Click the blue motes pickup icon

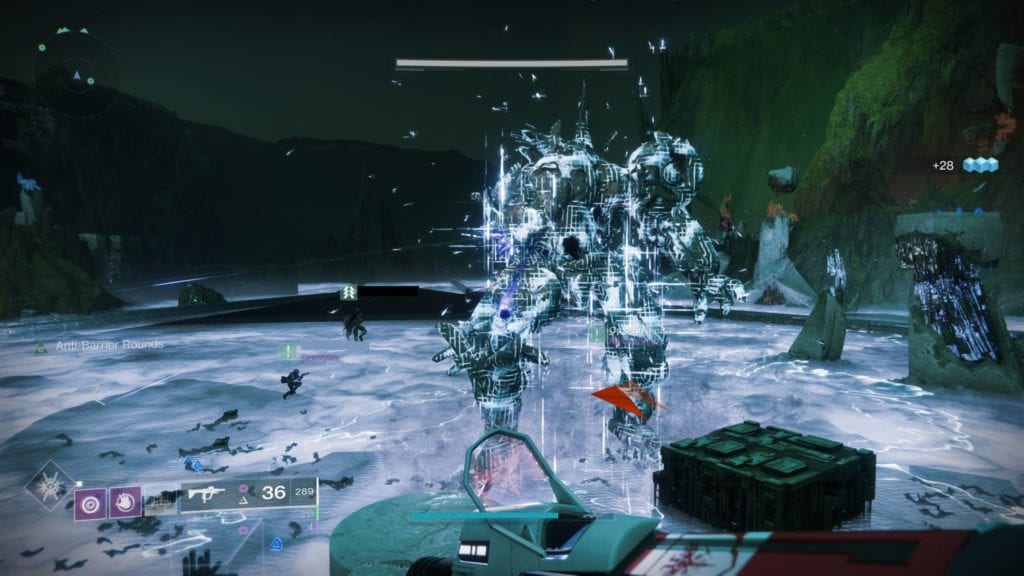point(981,166)
